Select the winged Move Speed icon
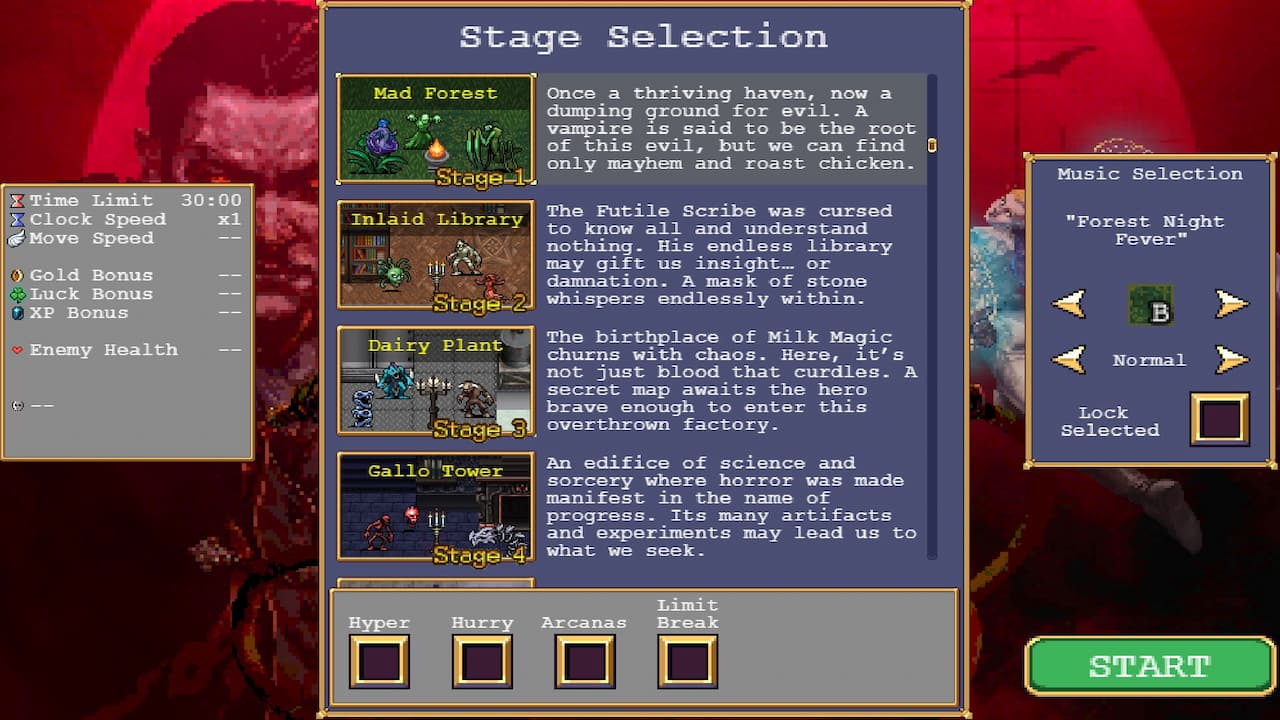 (x=16, y=238)
